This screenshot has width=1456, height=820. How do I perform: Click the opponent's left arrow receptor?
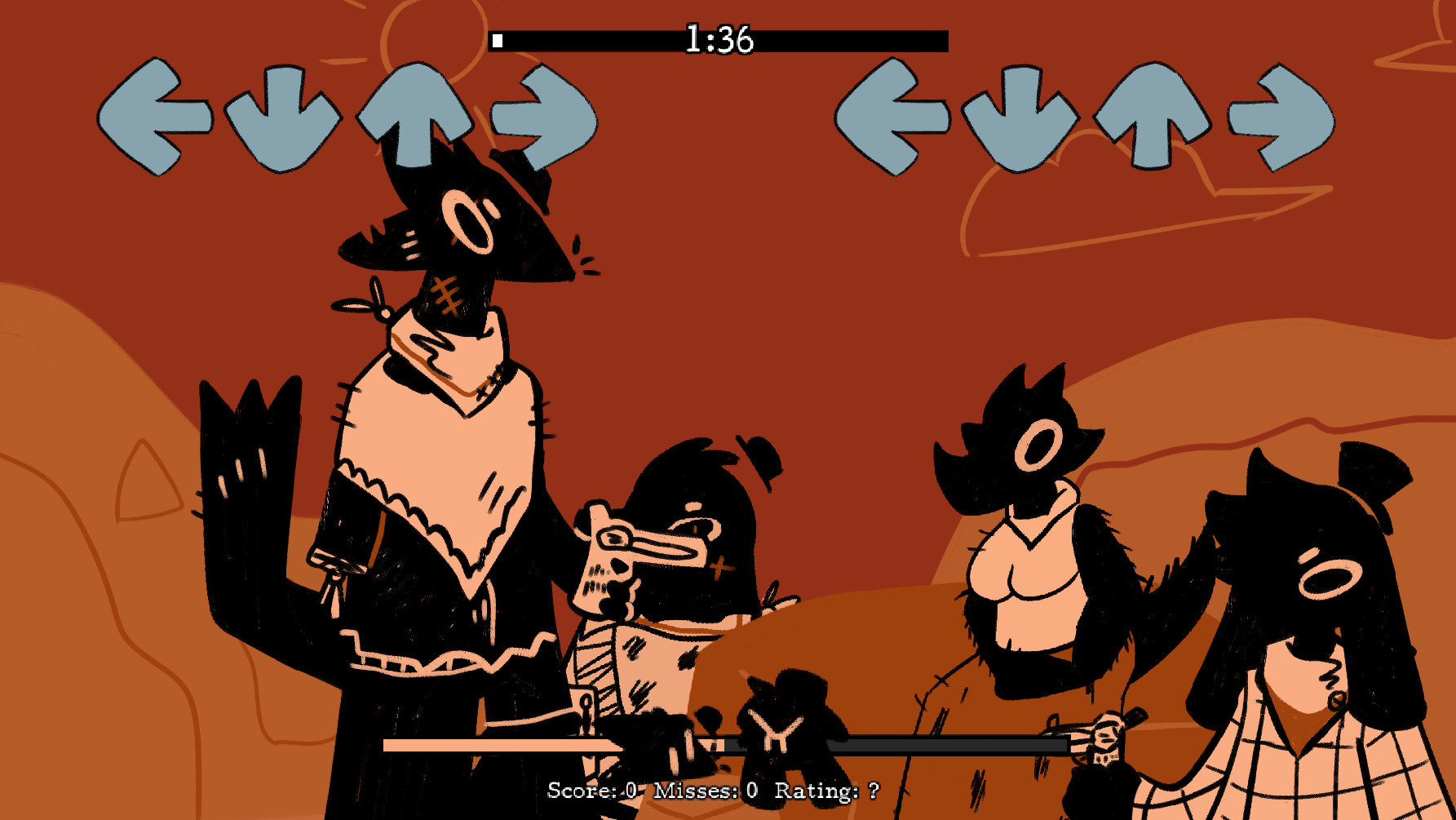pos(160,114)
